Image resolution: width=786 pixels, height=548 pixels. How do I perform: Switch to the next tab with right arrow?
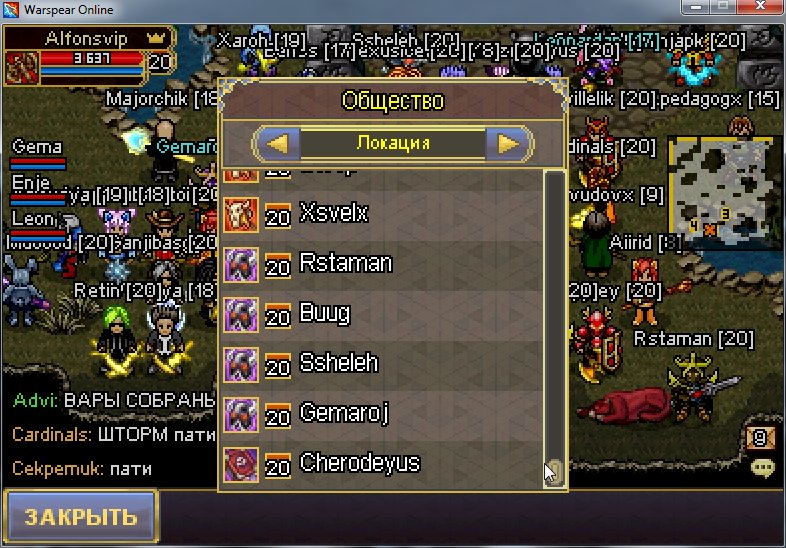[x=509, y=143]
